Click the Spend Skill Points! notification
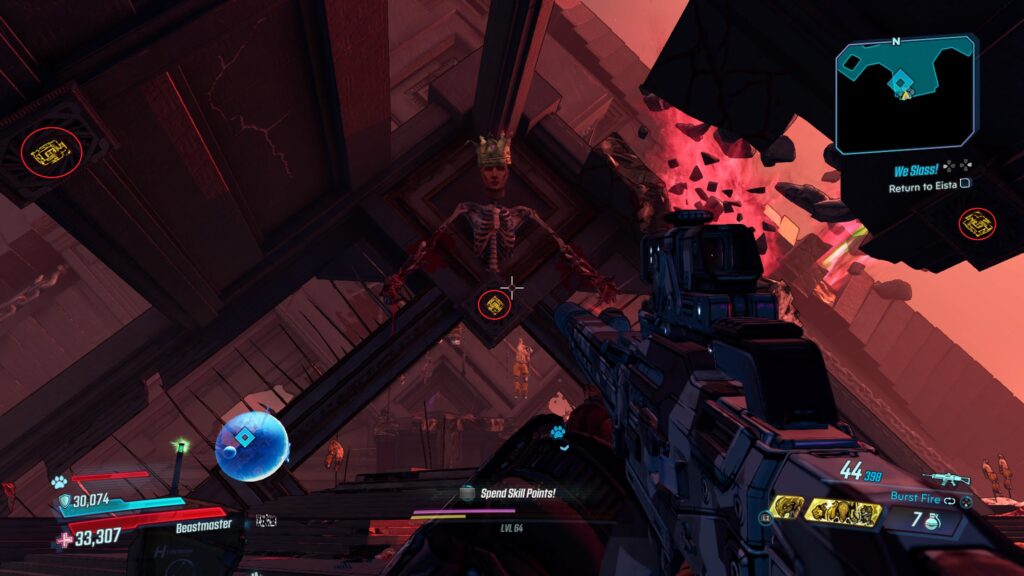This screenshot has width=1024, height=576. (x=516, y=493)
